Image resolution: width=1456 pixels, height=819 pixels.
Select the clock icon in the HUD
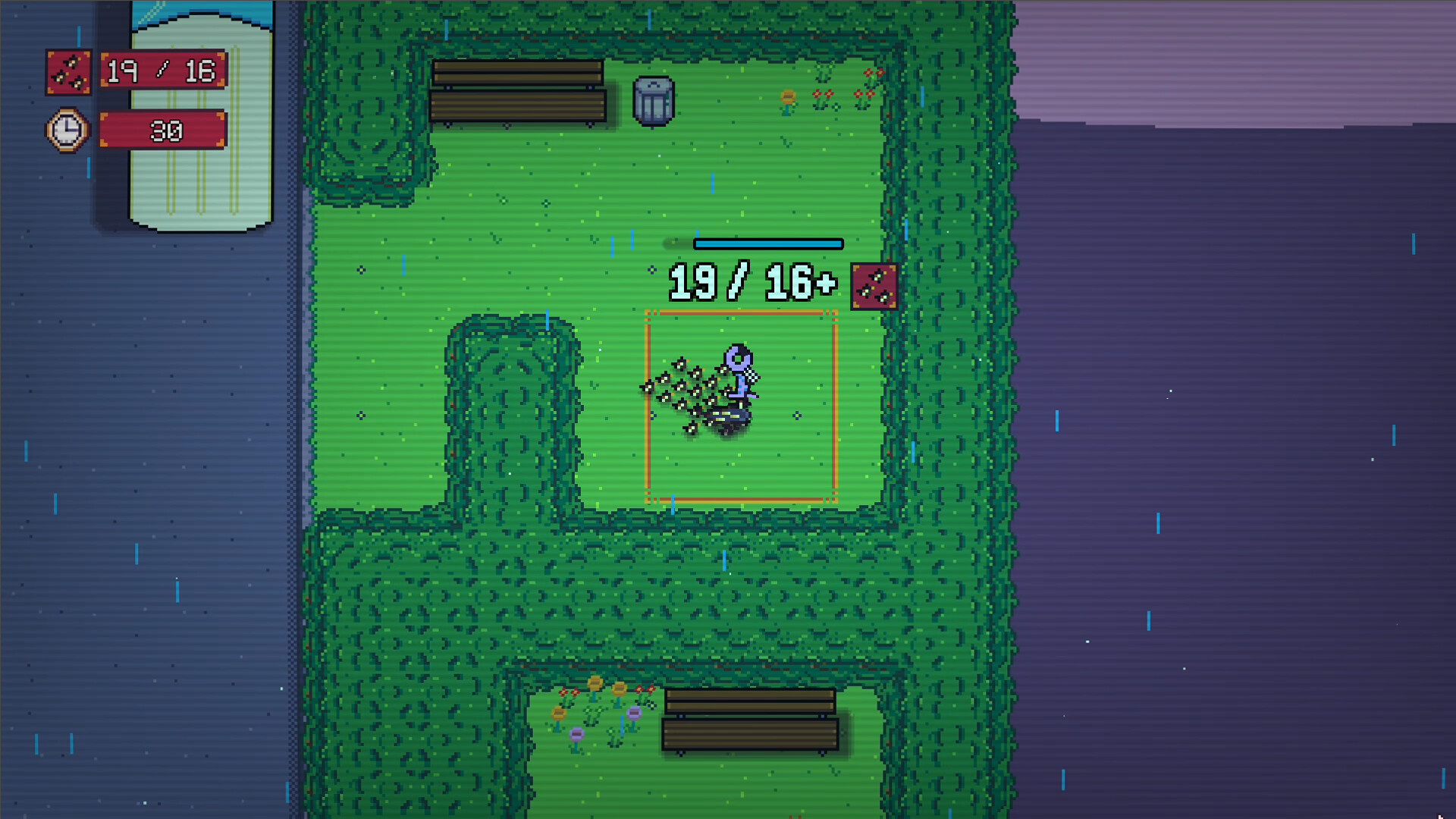[x=66, y=130]
